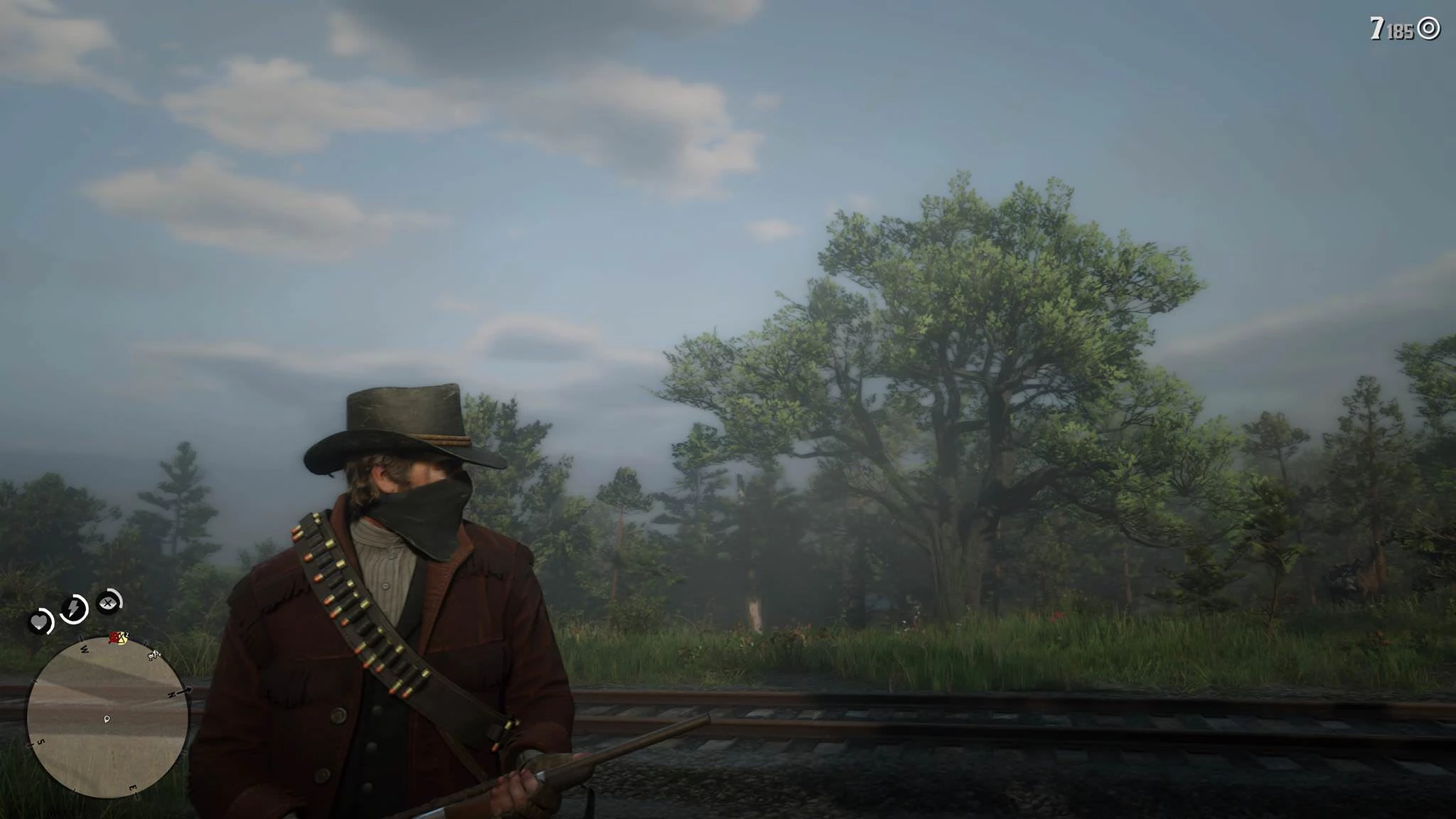Click the reticle icon beside the ammo count

click(x=1428, y=28)
